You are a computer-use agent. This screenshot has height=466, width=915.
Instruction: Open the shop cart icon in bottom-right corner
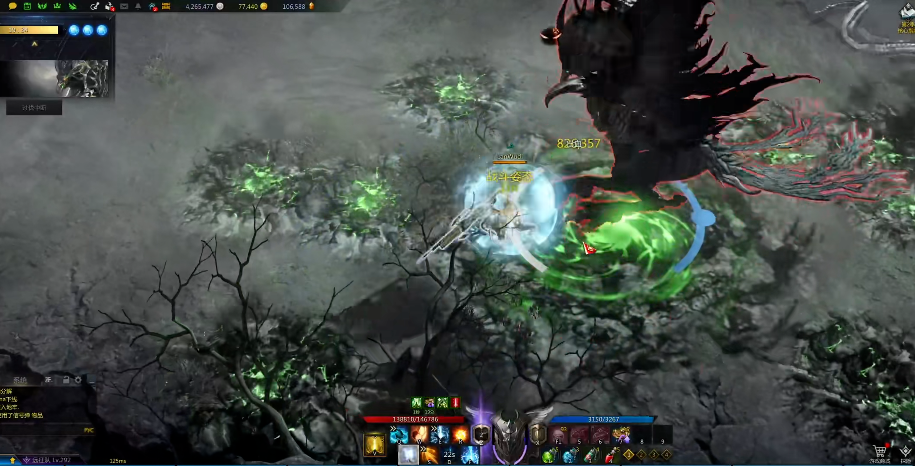879,452
